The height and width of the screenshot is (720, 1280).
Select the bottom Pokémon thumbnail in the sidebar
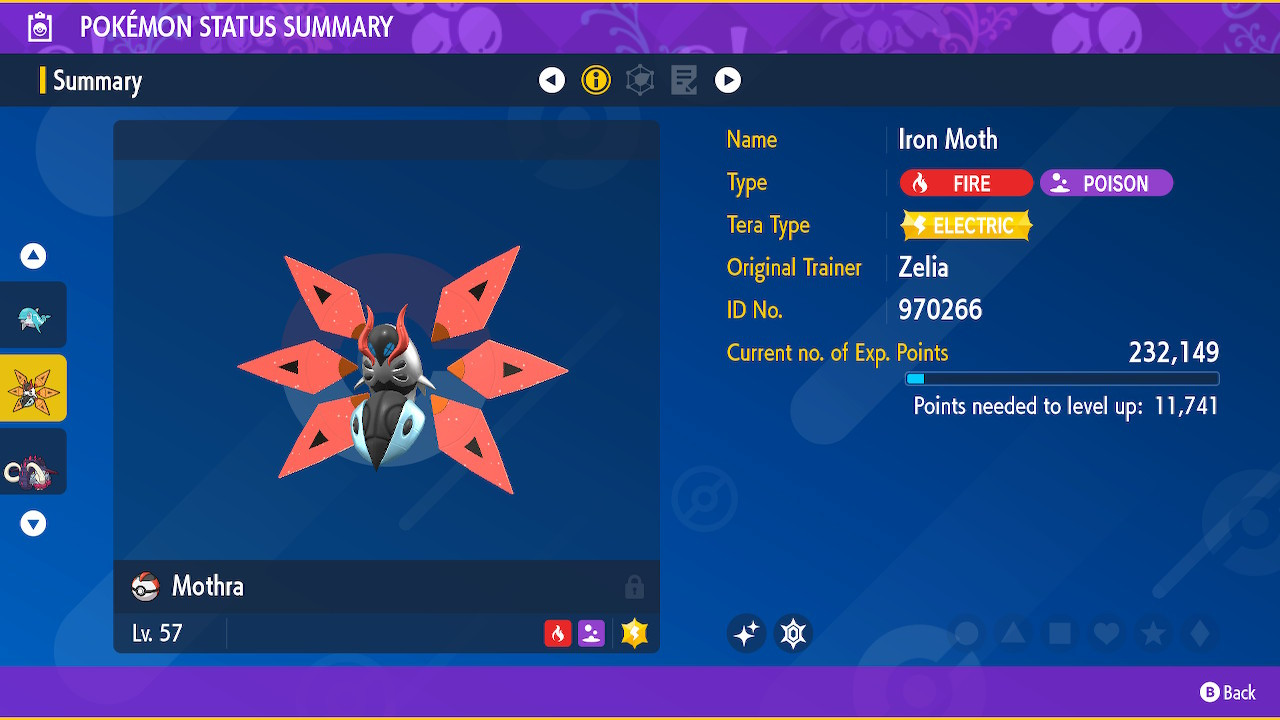(x=33, y=461)
